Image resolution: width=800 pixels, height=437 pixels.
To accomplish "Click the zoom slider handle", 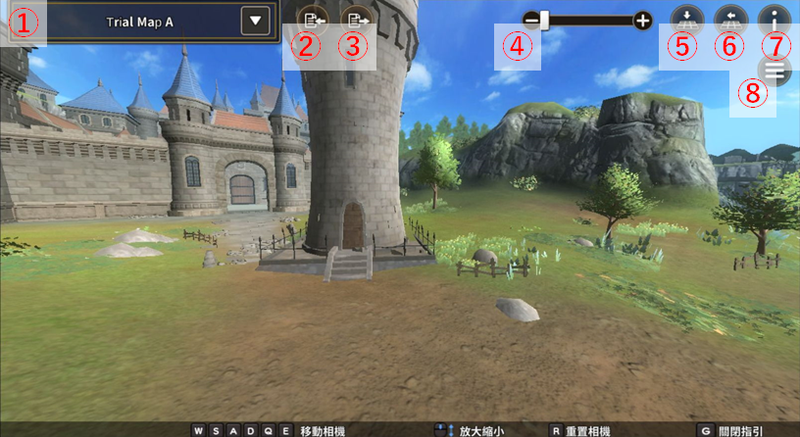I will click(545, 19).
